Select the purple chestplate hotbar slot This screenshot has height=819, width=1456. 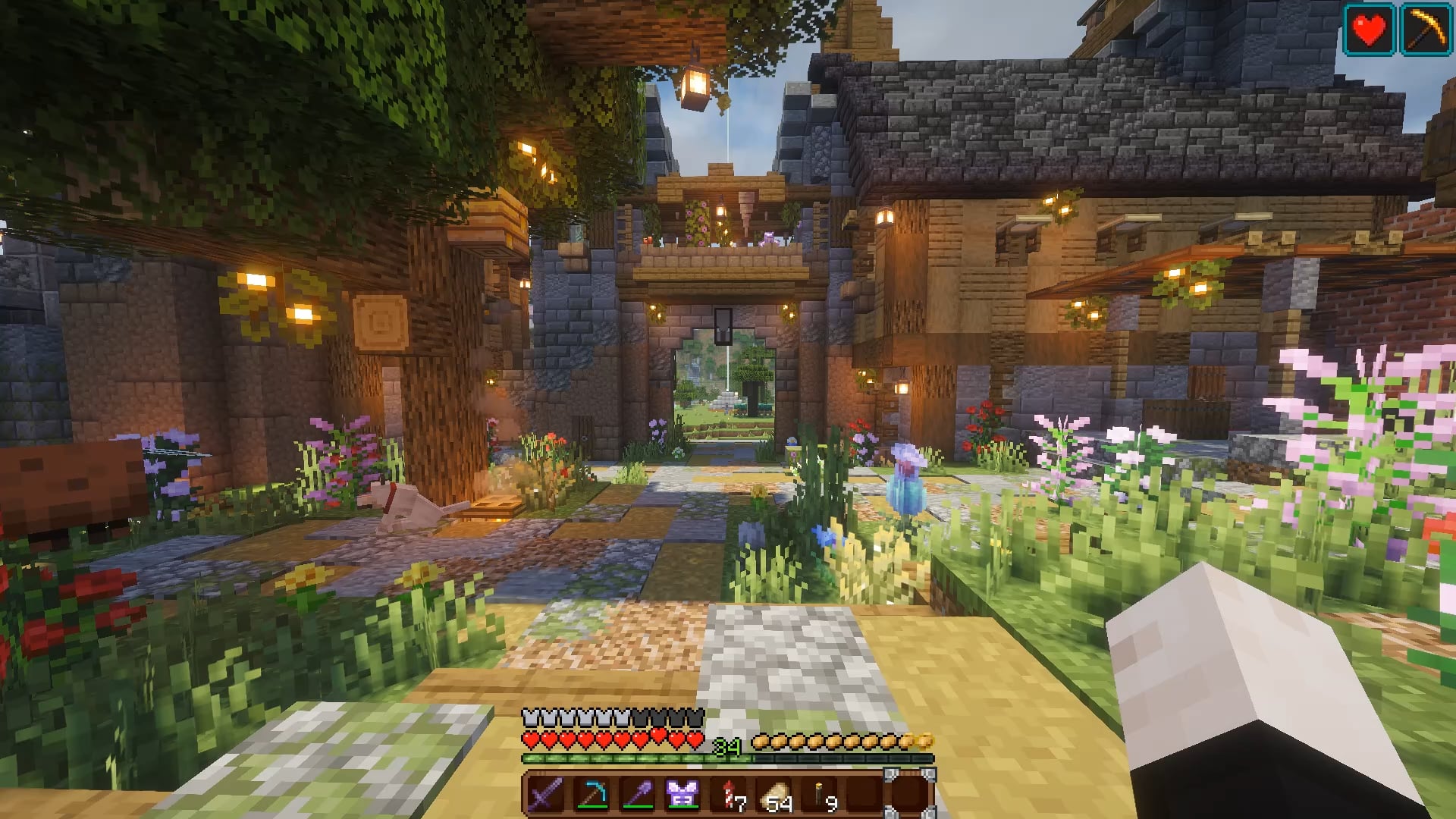coord(682,795)
